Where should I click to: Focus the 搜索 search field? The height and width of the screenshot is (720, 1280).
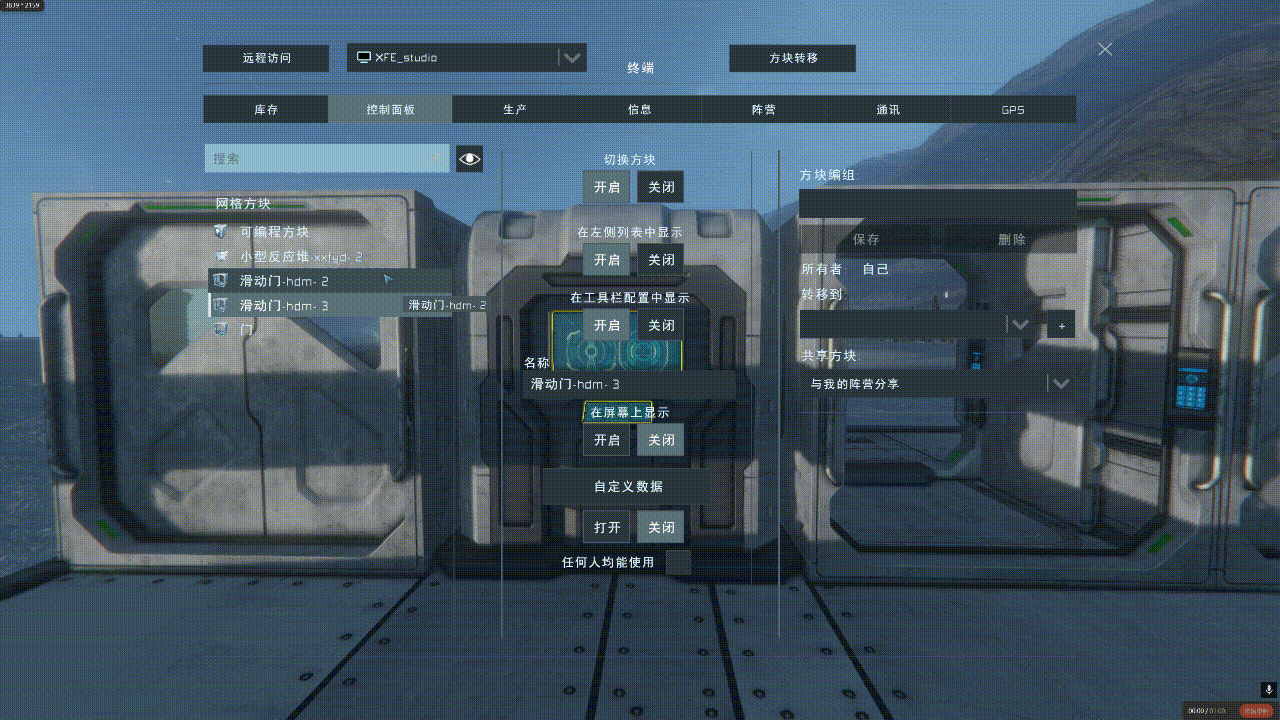pyautogui.click(x=327, y=158)
